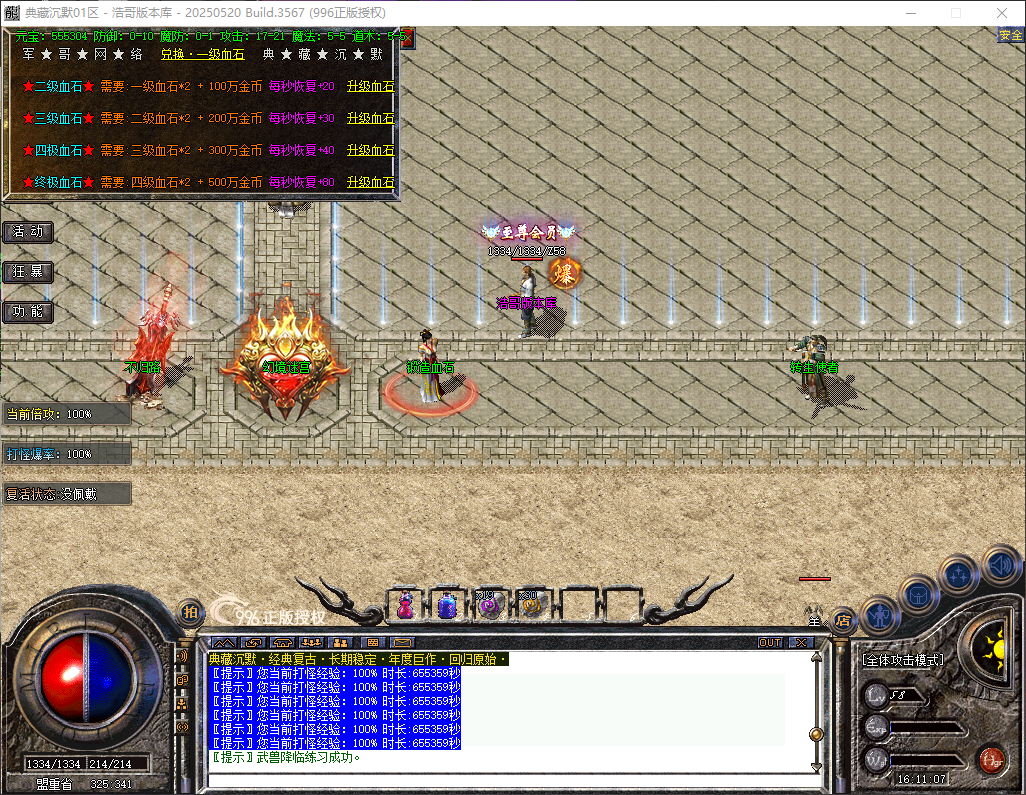Upgrade to 二级血石 via its 升级血石 link

click(370, 87)
